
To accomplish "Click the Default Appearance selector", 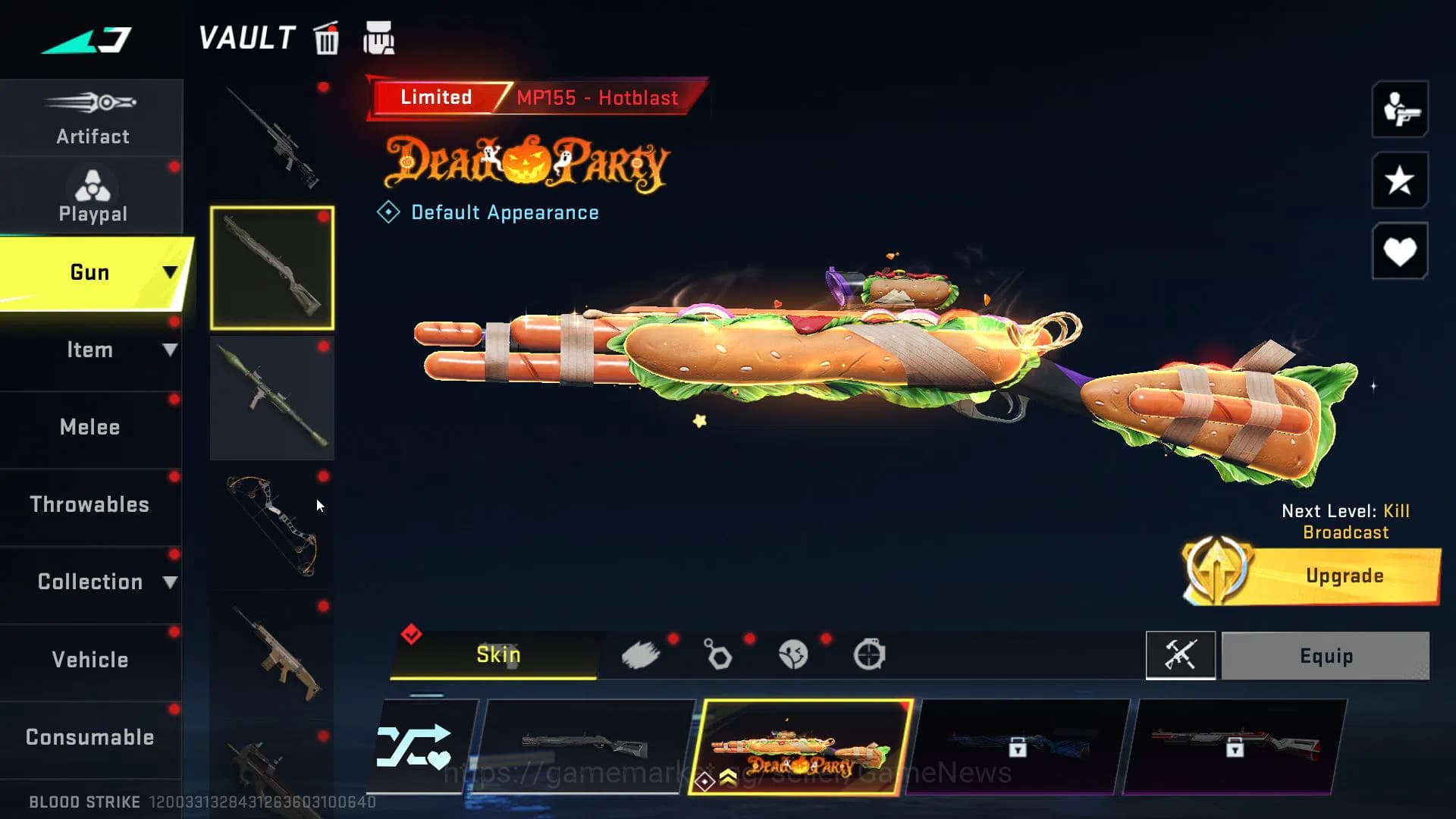I will [489, 212].
